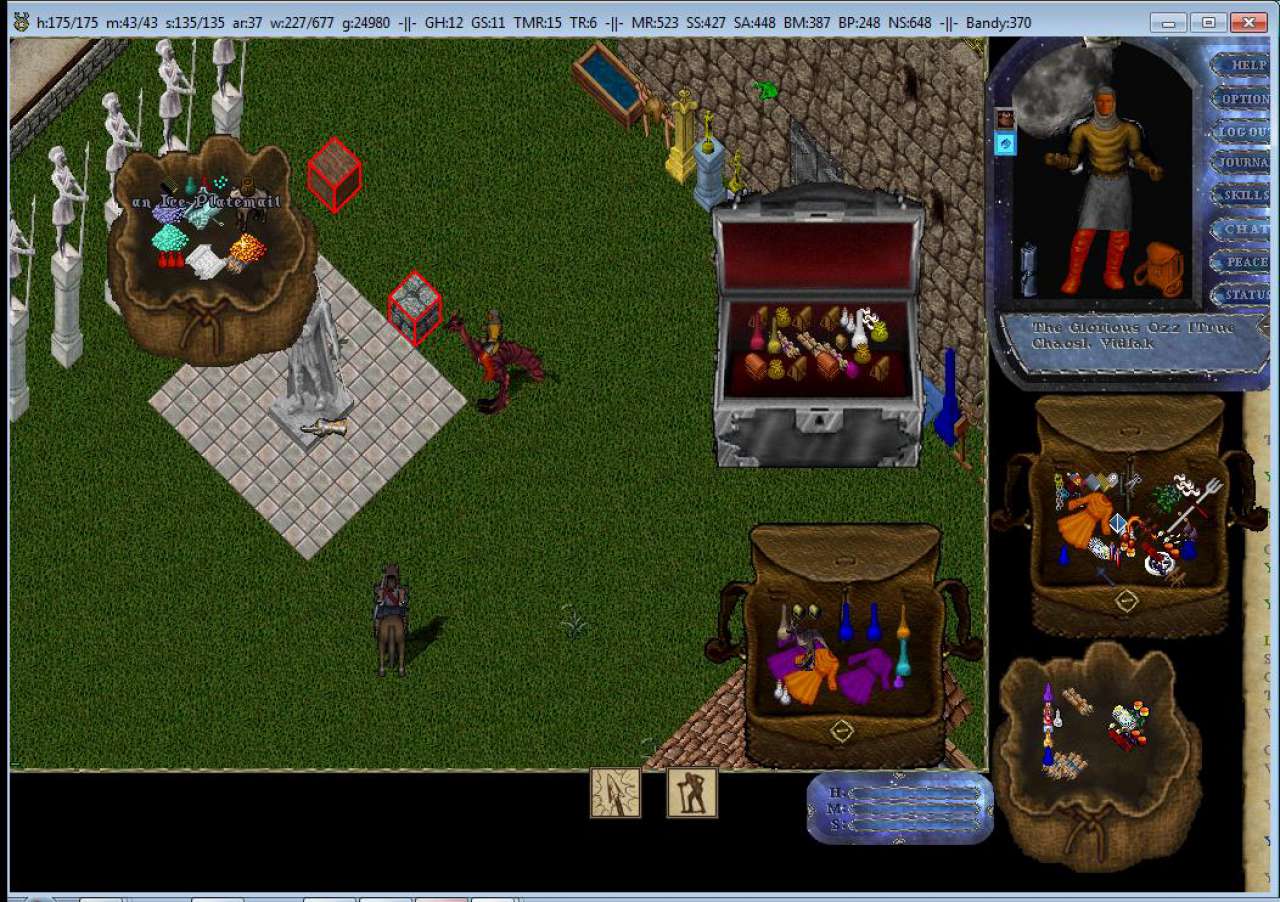Close the game window

(1249, 22)
